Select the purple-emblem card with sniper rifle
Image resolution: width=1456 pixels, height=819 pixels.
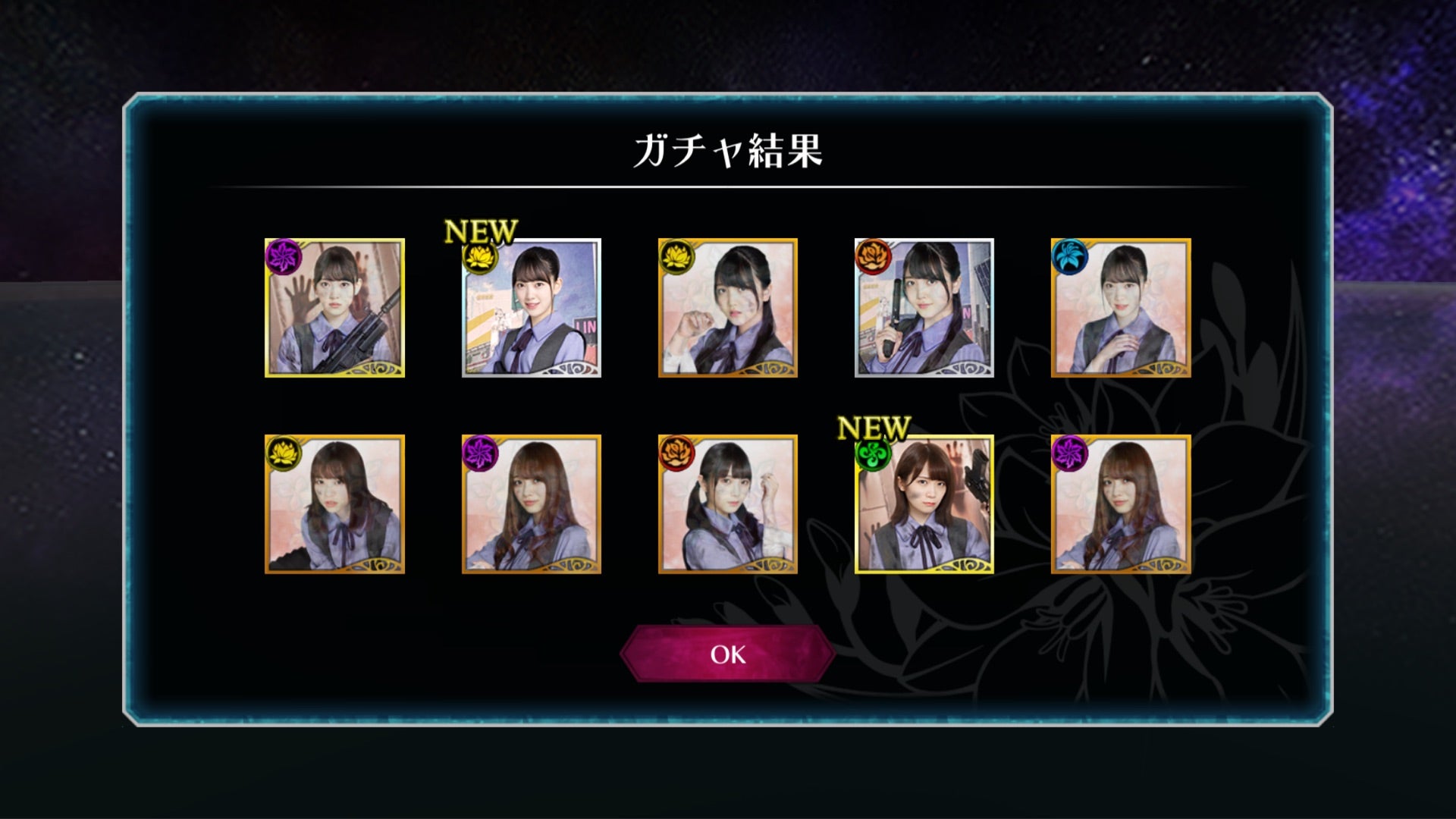(334, 308)
